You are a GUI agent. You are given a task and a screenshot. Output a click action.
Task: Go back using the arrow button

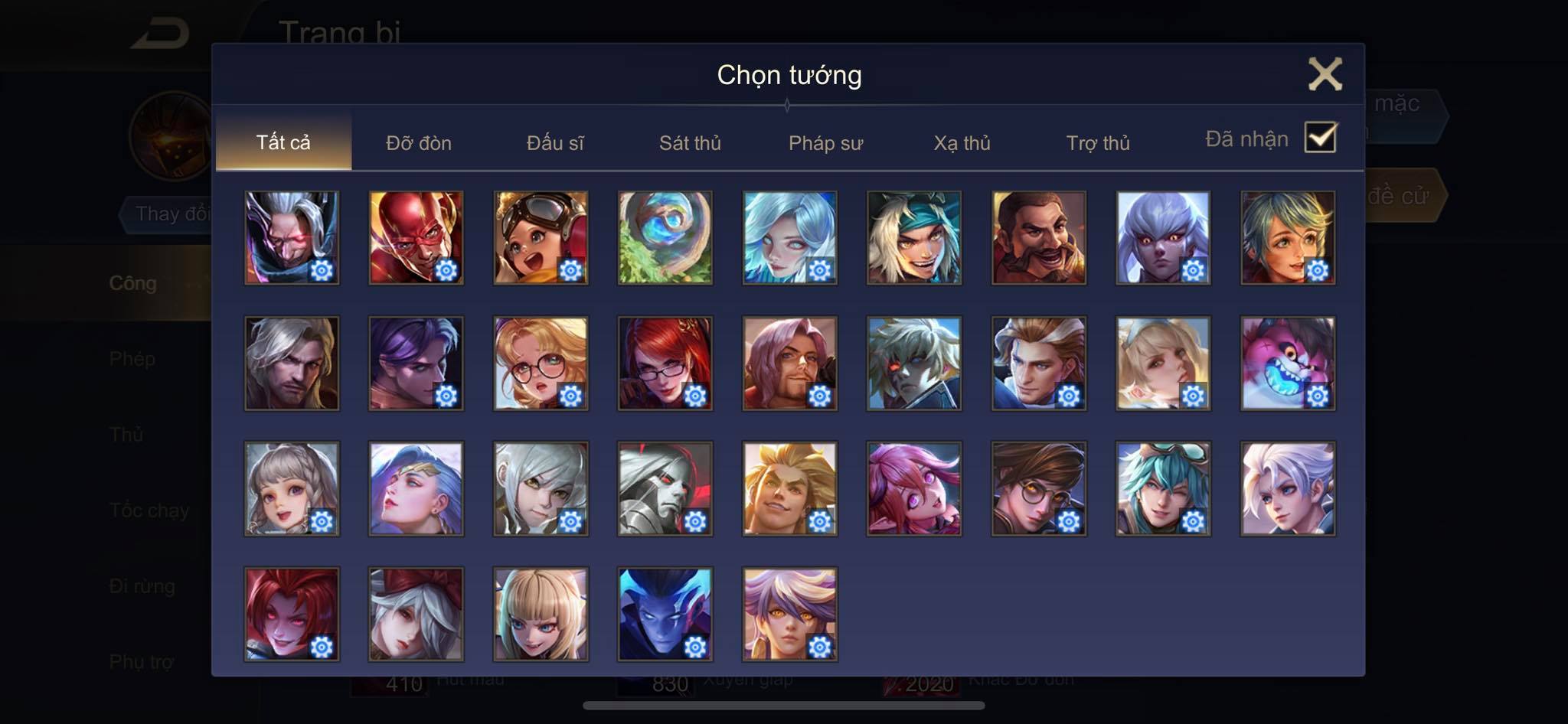pyautogui.click(x=159, y=34)
